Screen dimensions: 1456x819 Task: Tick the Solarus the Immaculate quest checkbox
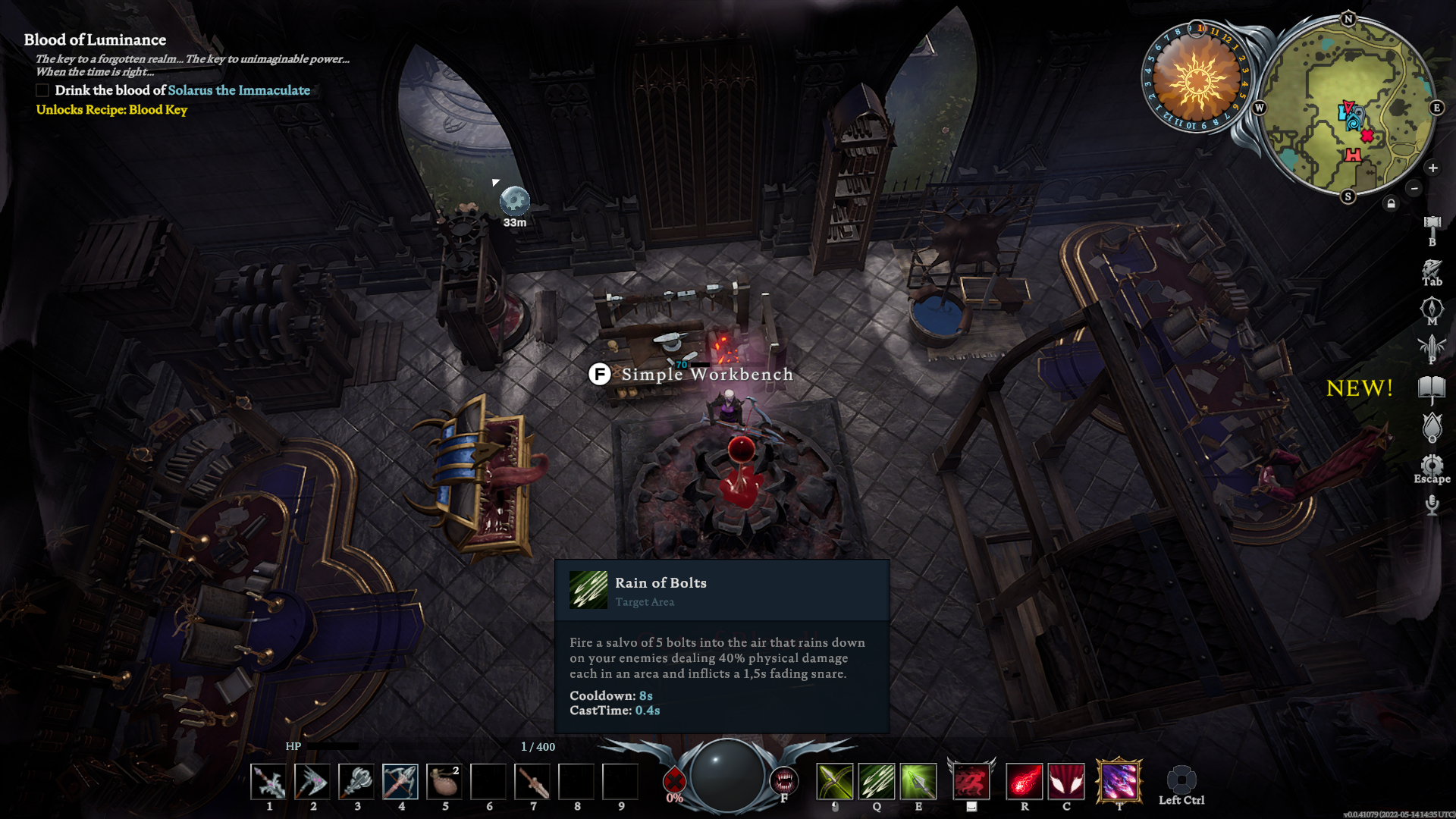(42, 90)
